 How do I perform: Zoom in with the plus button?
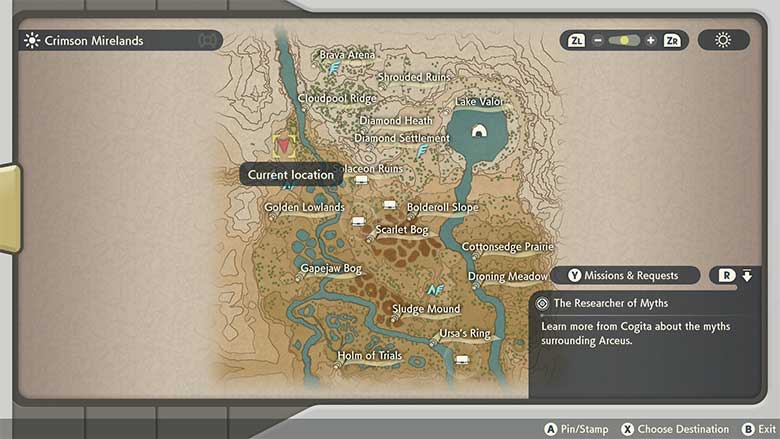651,41
